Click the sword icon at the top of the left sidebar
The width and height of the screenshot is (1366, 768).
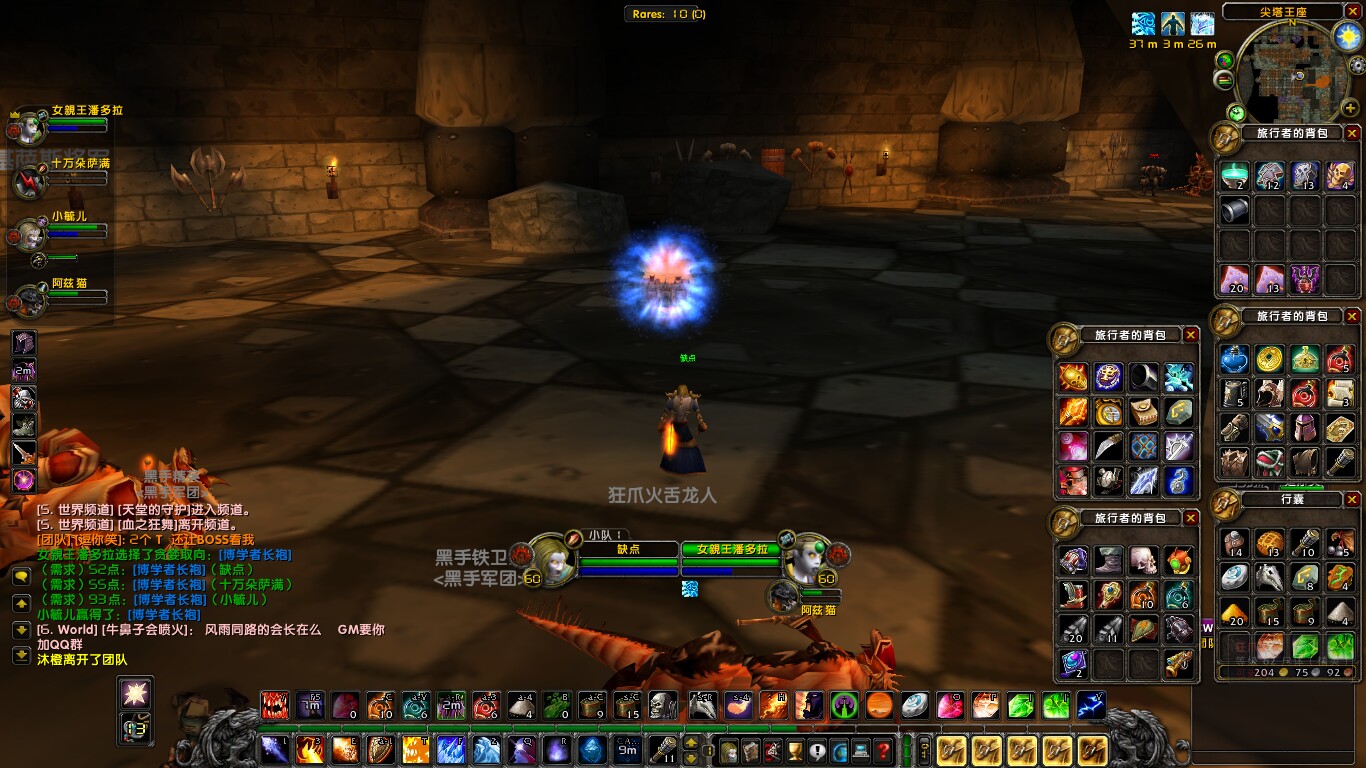pos(24,452)
